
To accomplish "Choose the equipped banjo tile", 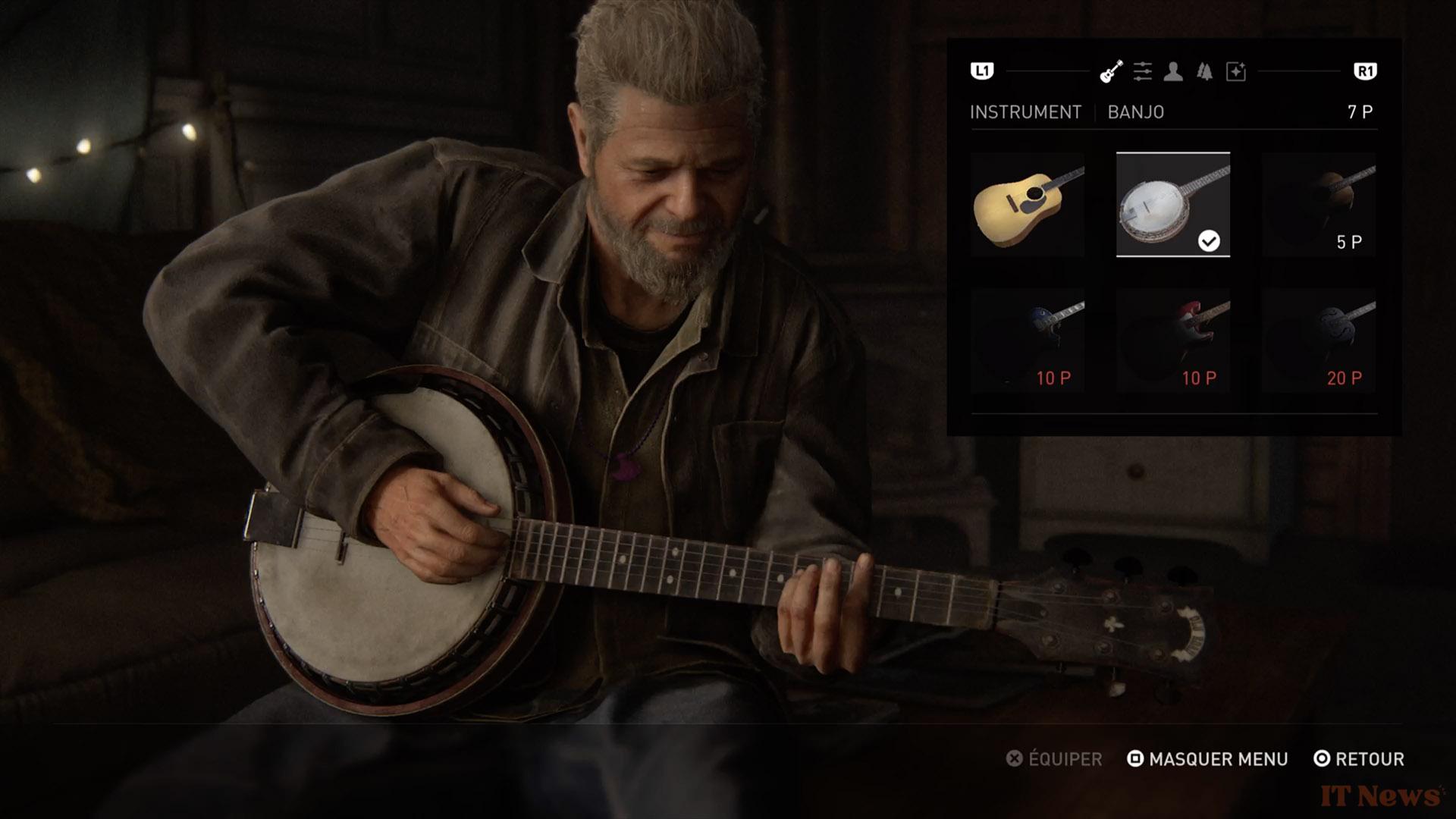I will tap(1172, 205).
